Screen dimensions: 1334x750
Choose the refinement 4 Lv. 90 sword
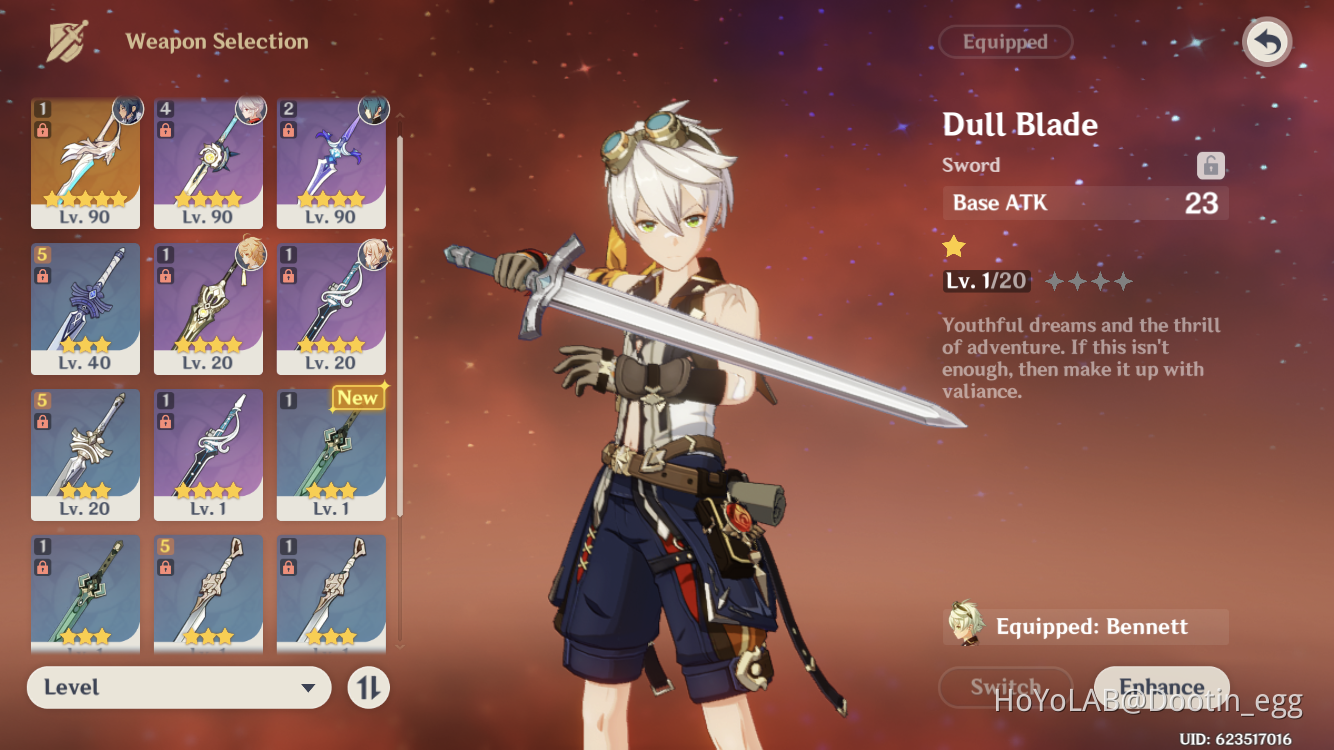pyautogui.click(x=208, y=163)
